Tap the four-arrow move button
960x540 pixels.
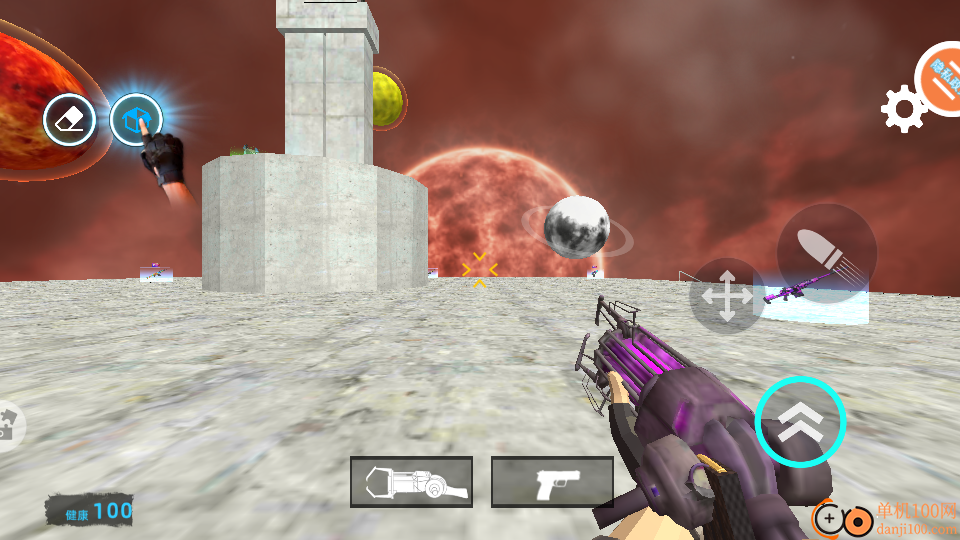click(727, 296)
